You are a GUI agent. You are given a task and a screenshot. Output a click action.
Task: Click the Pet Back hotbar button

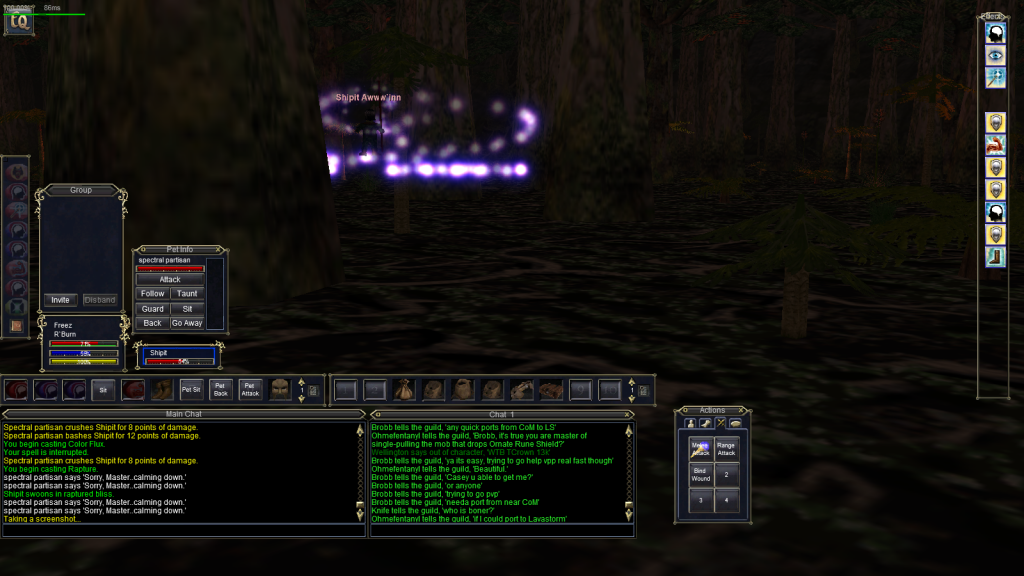[221, 389]
